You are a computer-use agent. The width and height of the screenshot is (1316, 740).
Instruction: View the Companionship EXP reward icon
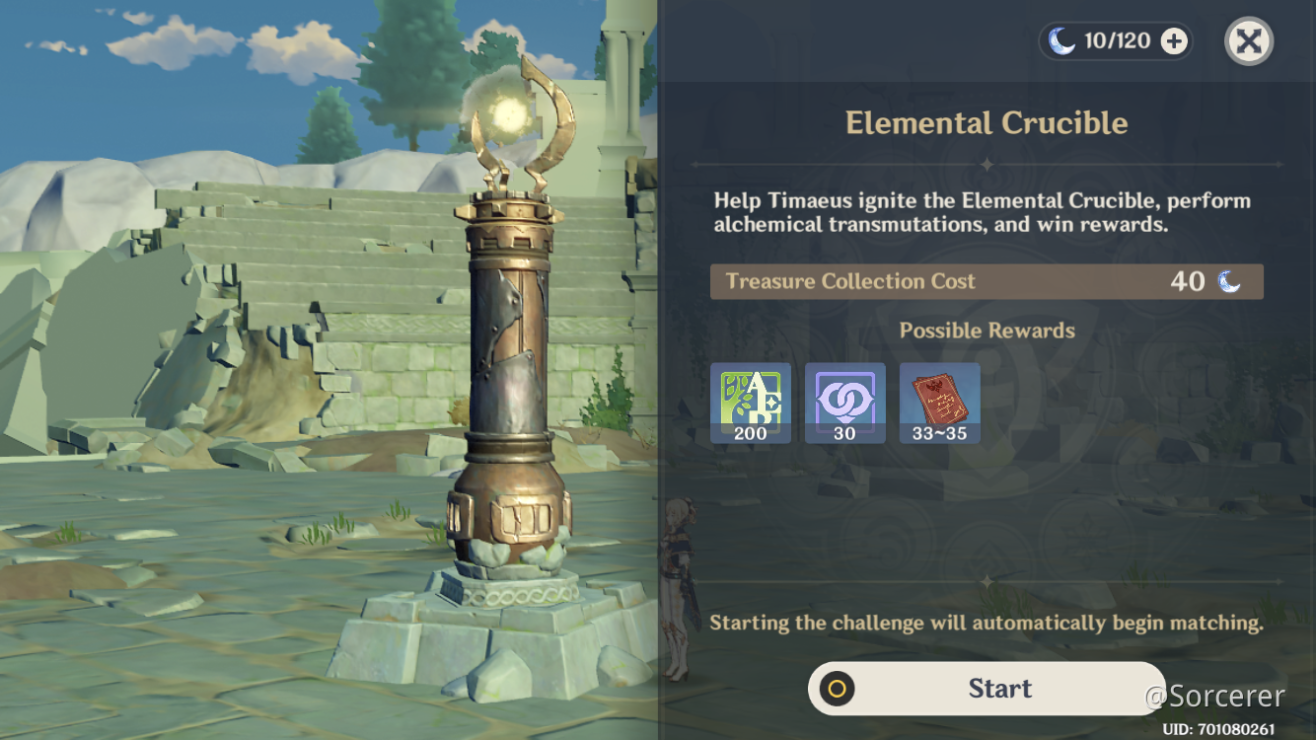[845, 402]
